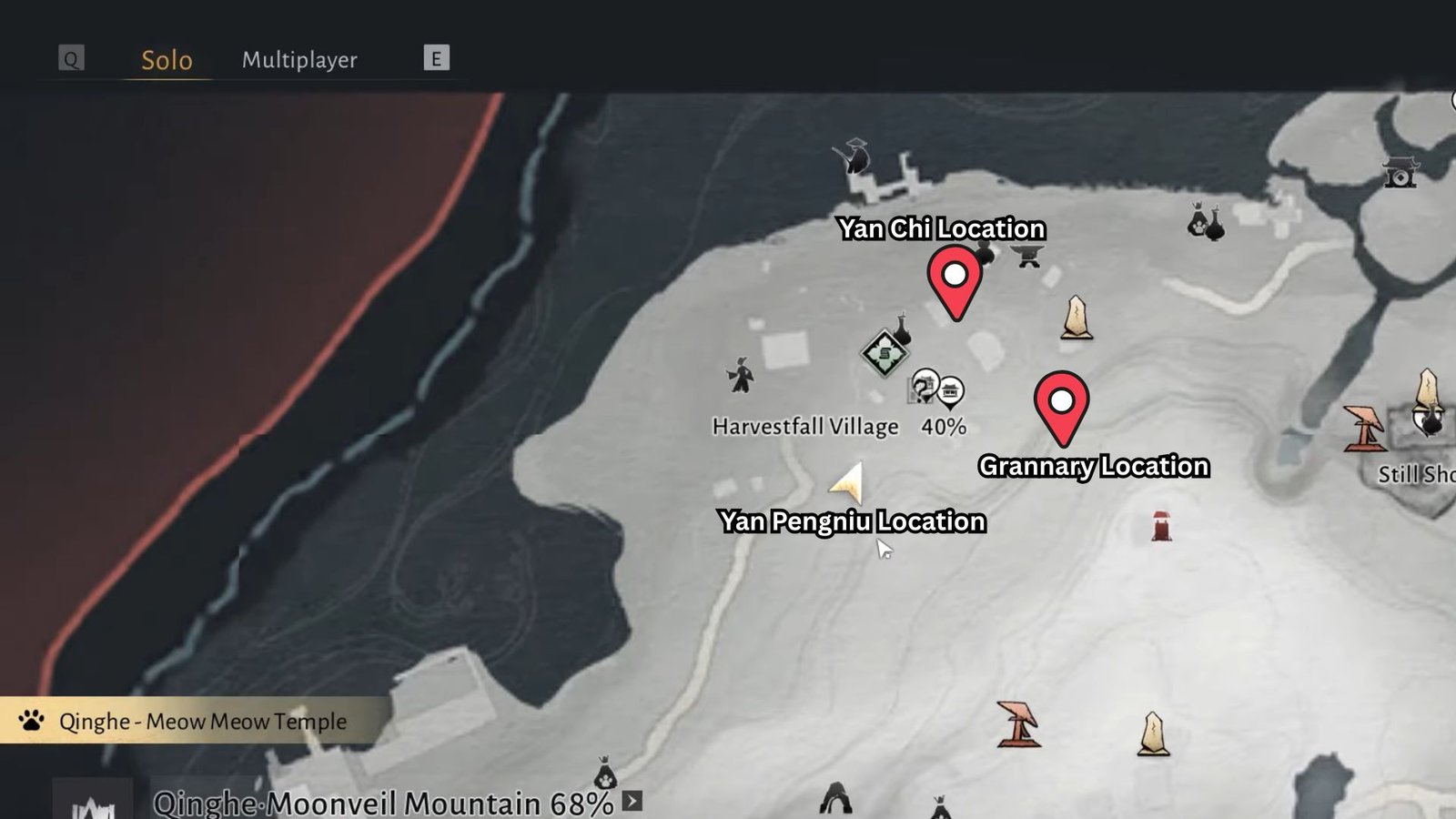This screenshot has height=819, width=1456.
Task: Switch to the Multiplayer tab
Action: click(x=299, y=60)
